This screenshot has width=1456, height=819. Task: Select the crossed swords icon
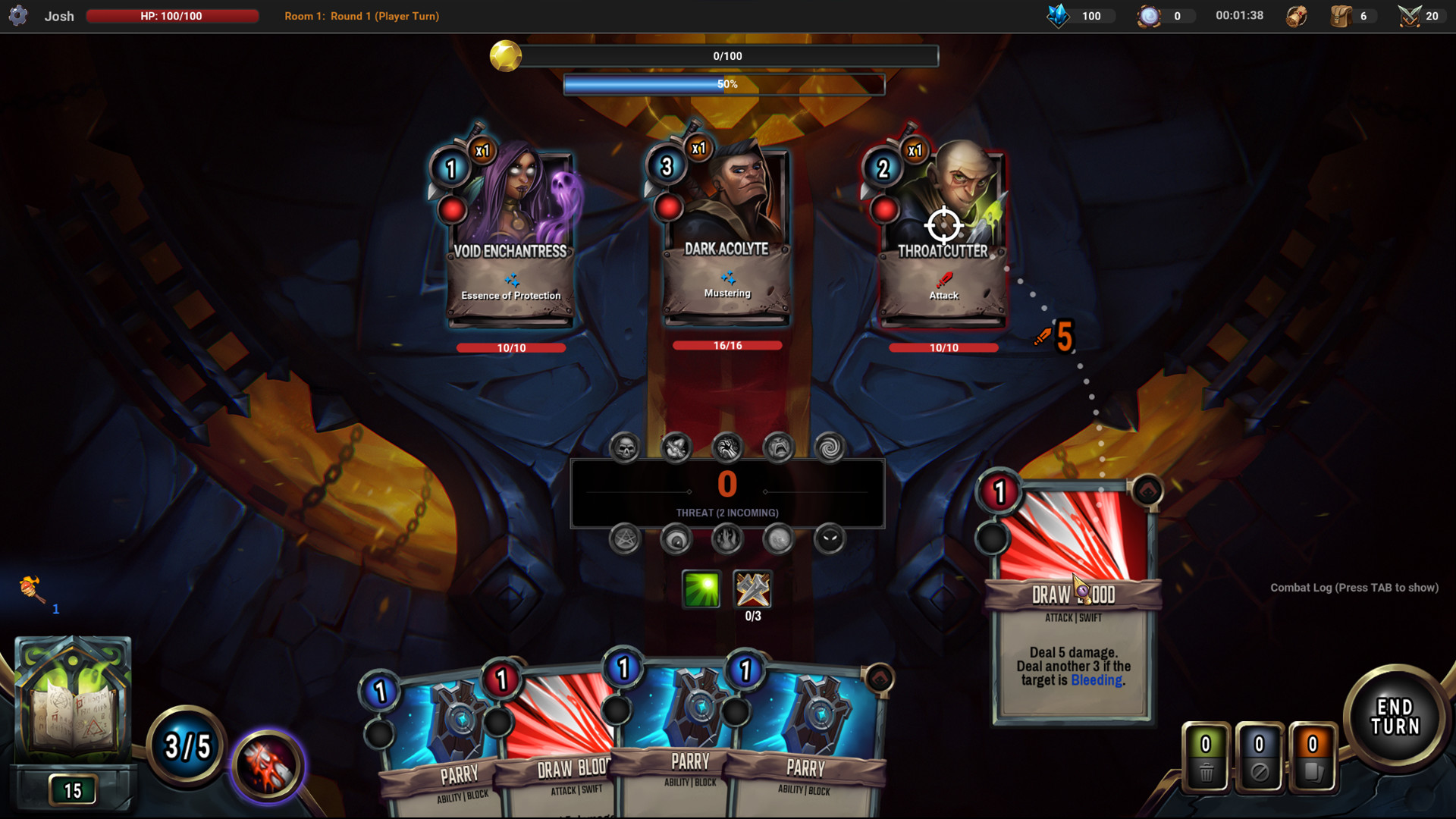[x=1409, y=16]
